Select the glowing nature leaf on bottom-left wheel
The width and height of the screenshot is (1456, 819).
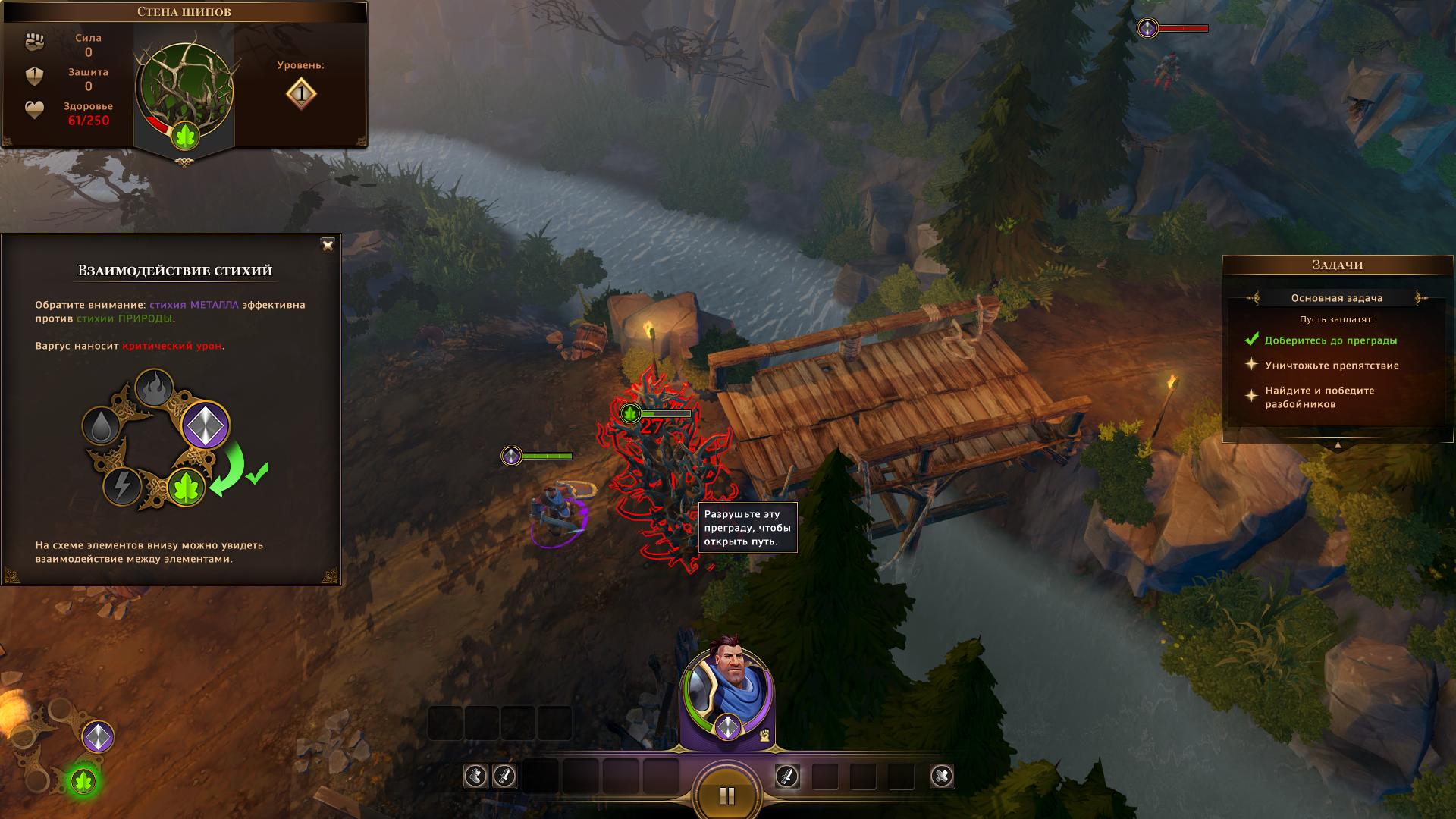[83, 780]
